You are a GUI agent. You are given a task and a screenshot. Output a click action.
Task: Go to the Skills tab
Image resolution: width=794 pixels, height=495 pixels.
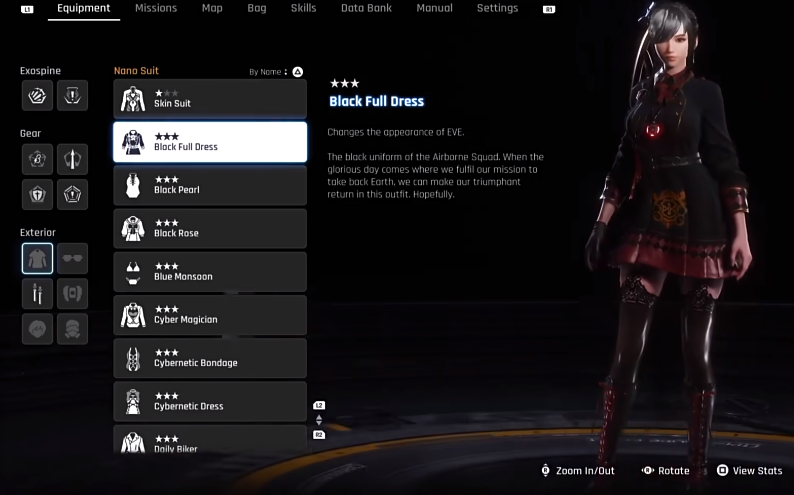pos(303,8)
